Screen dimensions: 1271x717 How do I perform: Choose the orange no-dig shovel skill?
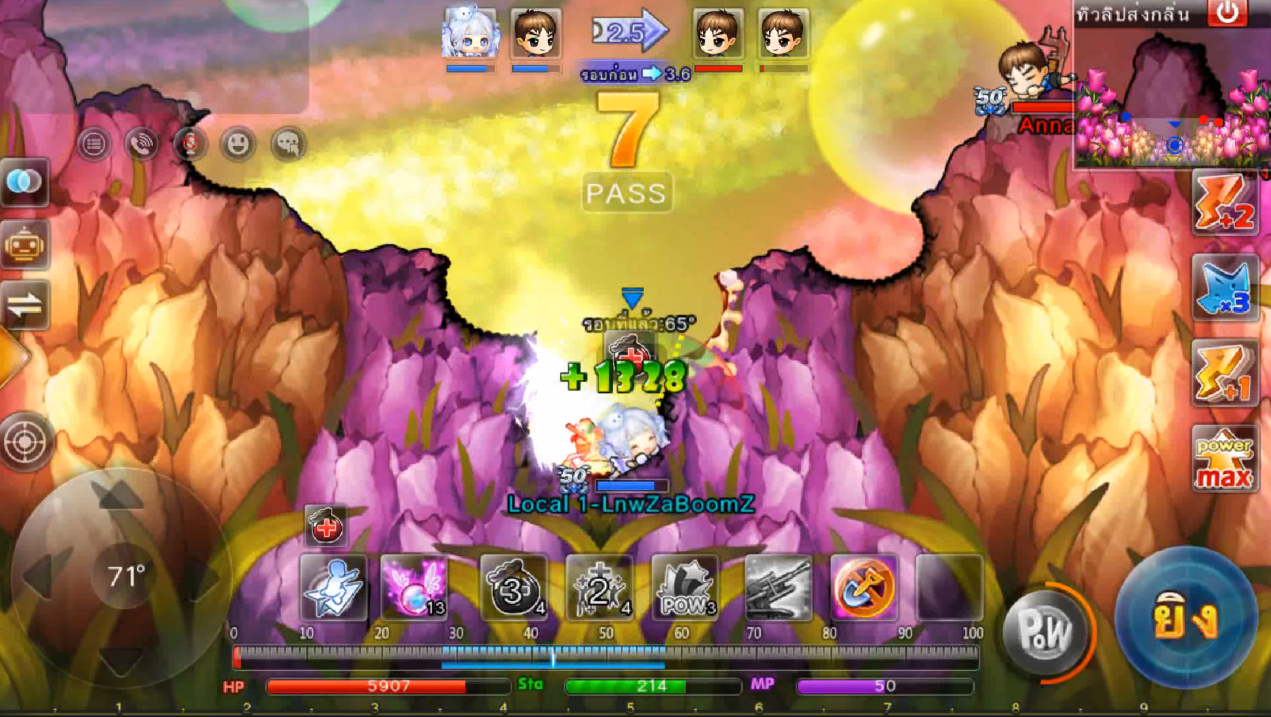pos(863,589)
